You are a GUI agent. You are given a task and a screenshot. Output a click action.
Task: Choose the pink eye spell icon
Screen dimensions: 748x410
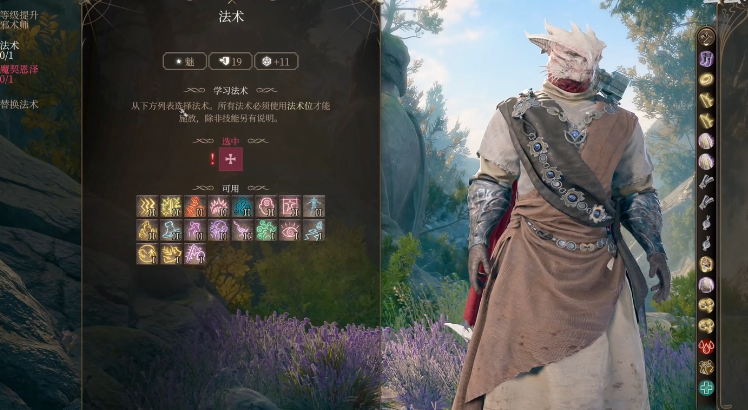(290, 230)
